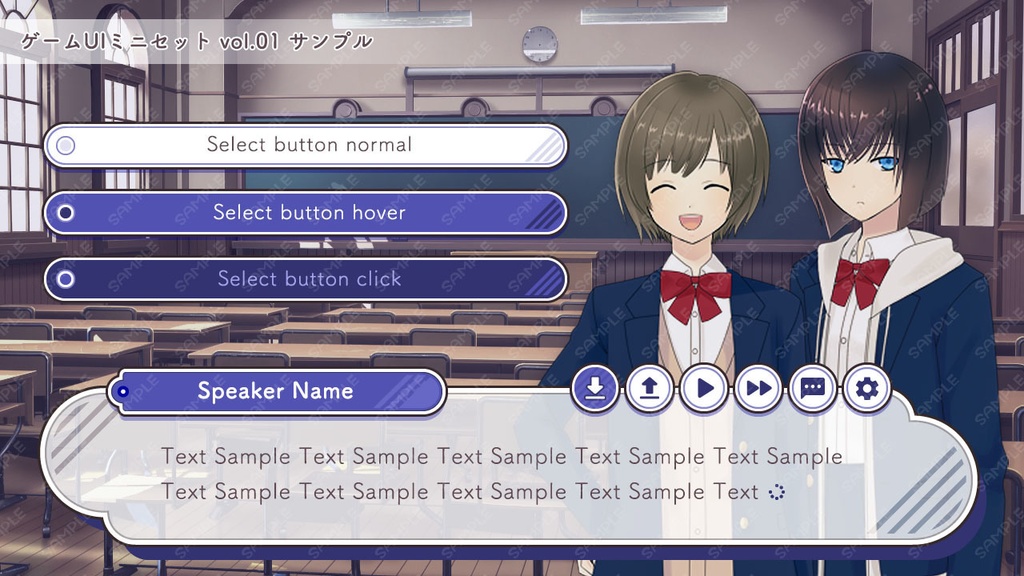Open the message log speech bubble icon
1024x576 pixels.
812,388
